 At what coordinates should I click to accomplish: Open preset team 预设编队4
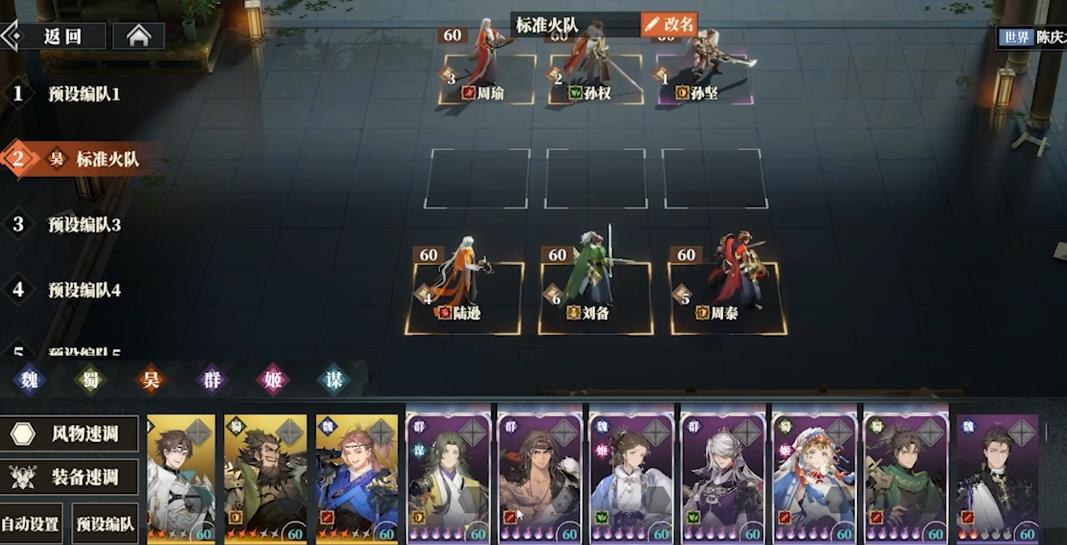[84, 290]
